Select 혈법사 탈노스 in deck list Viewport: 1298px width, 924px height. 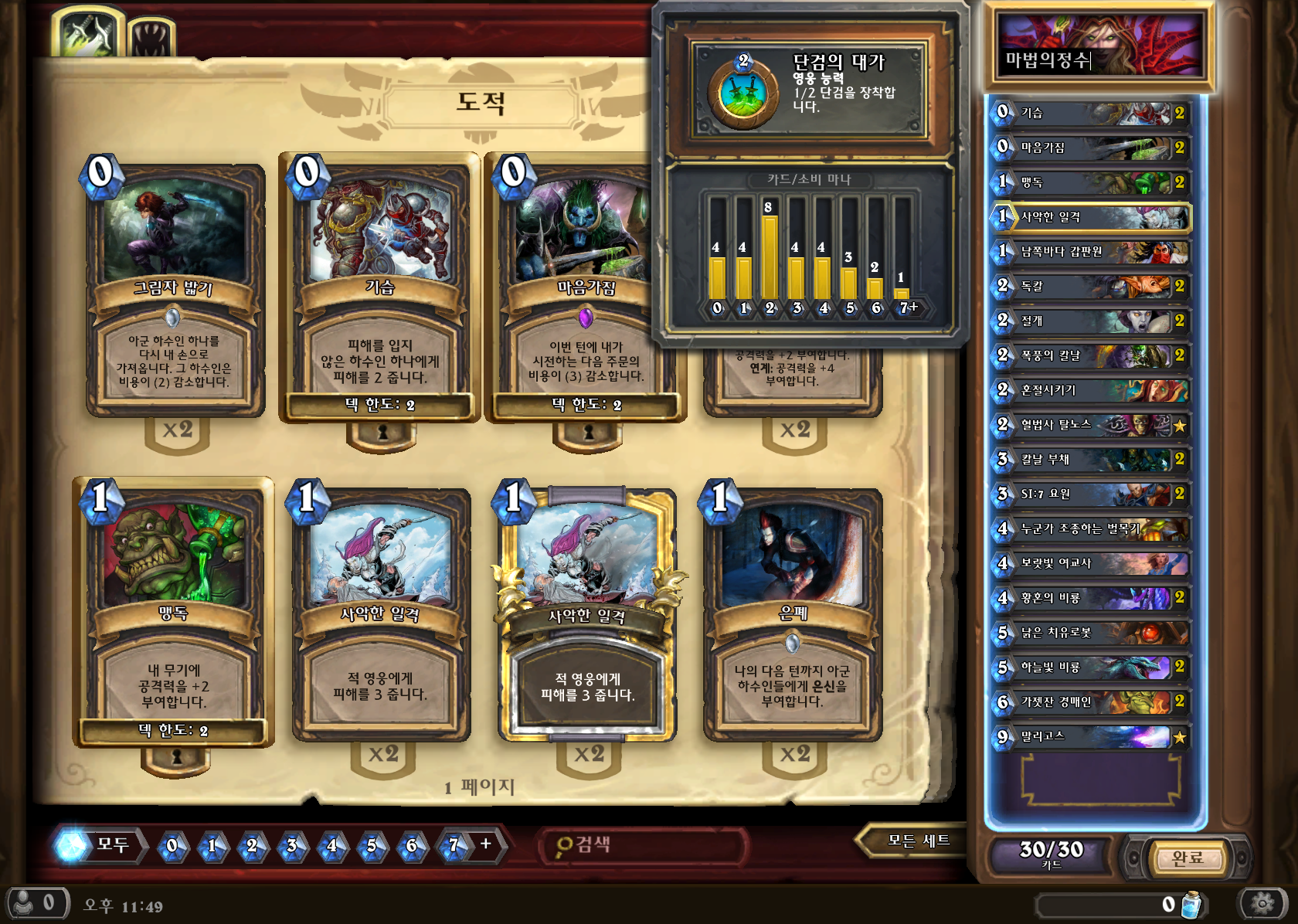click(1091, 425)
